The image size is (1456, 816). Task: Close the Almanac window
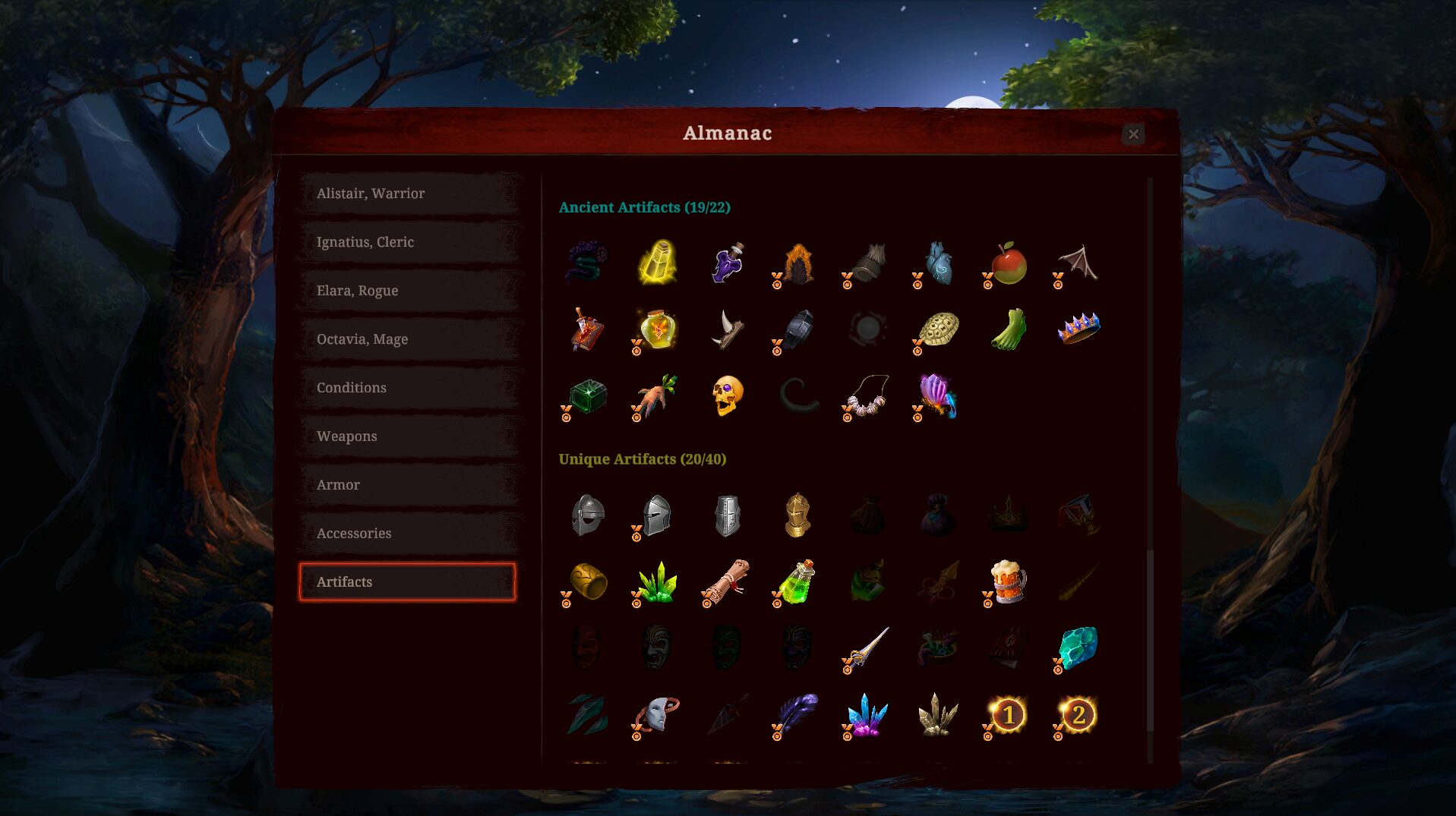point(1133,134)
